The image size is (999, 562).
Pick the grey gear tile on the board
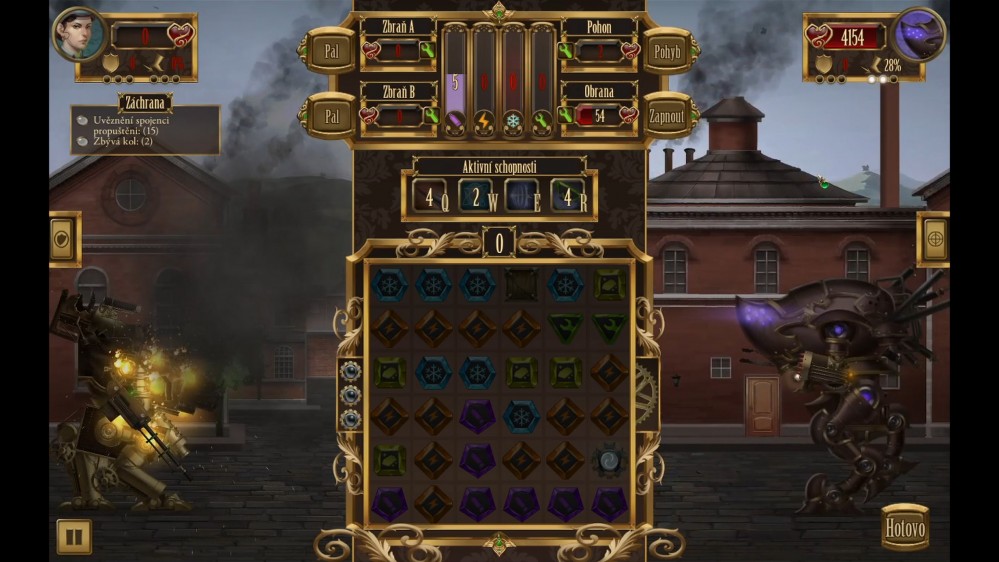click(x=608, y=460)
